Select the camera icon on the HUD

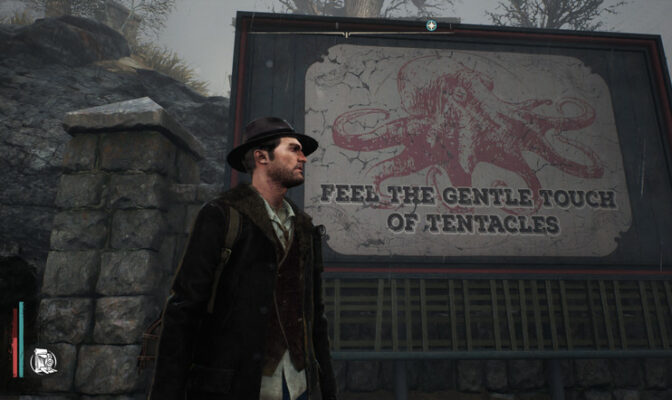tap(43, 361)
